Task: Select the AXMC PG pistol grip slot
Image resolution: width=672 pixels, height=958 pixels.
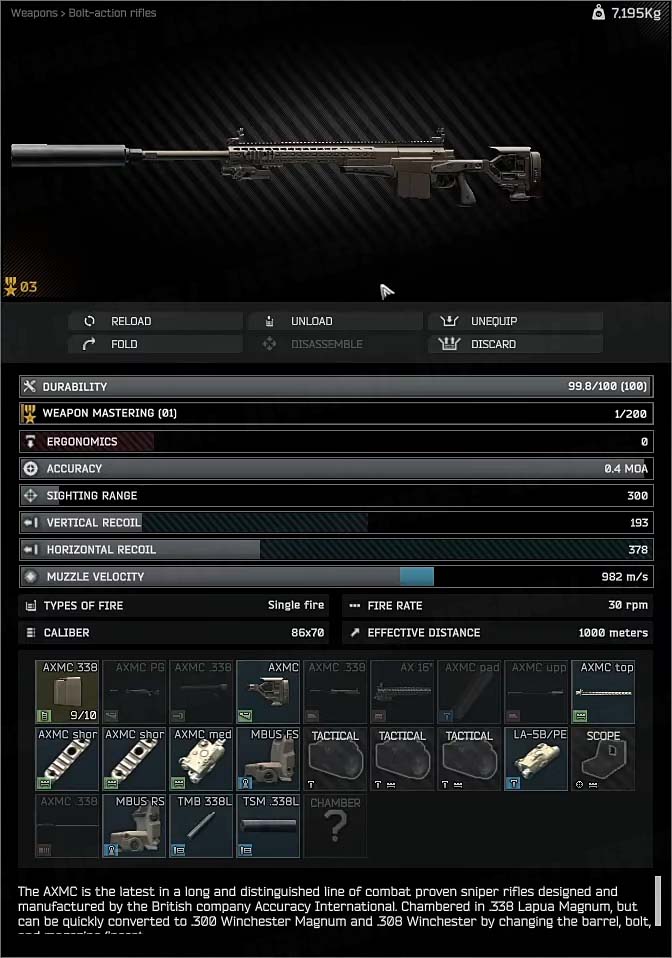Action: pyautogui.click(x=134, y=692)
